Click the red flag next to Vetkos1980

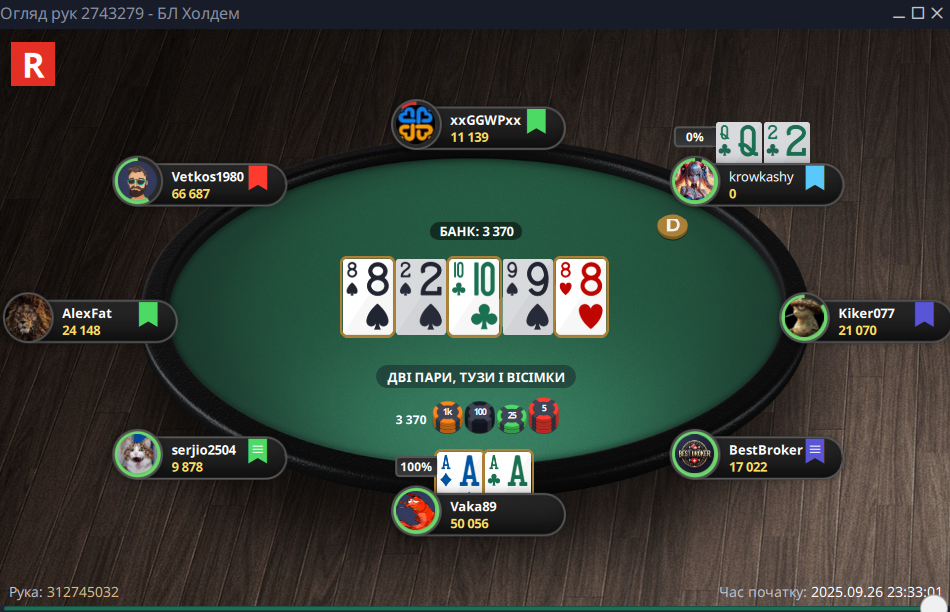coord(258,178)
